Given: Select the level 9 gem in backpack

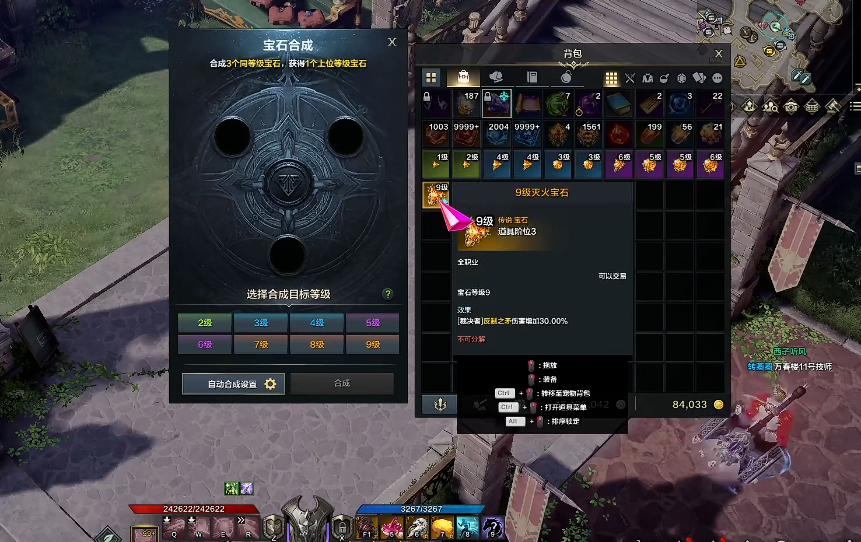Looking at the screenshot, I should coord(436,195).
